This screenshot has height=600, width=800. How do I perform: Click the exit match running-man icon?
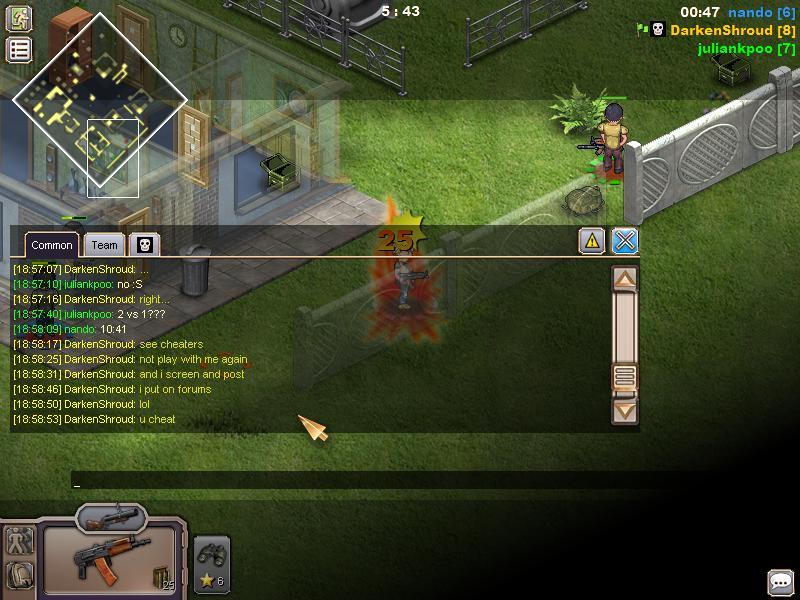[x=19, y=18]
